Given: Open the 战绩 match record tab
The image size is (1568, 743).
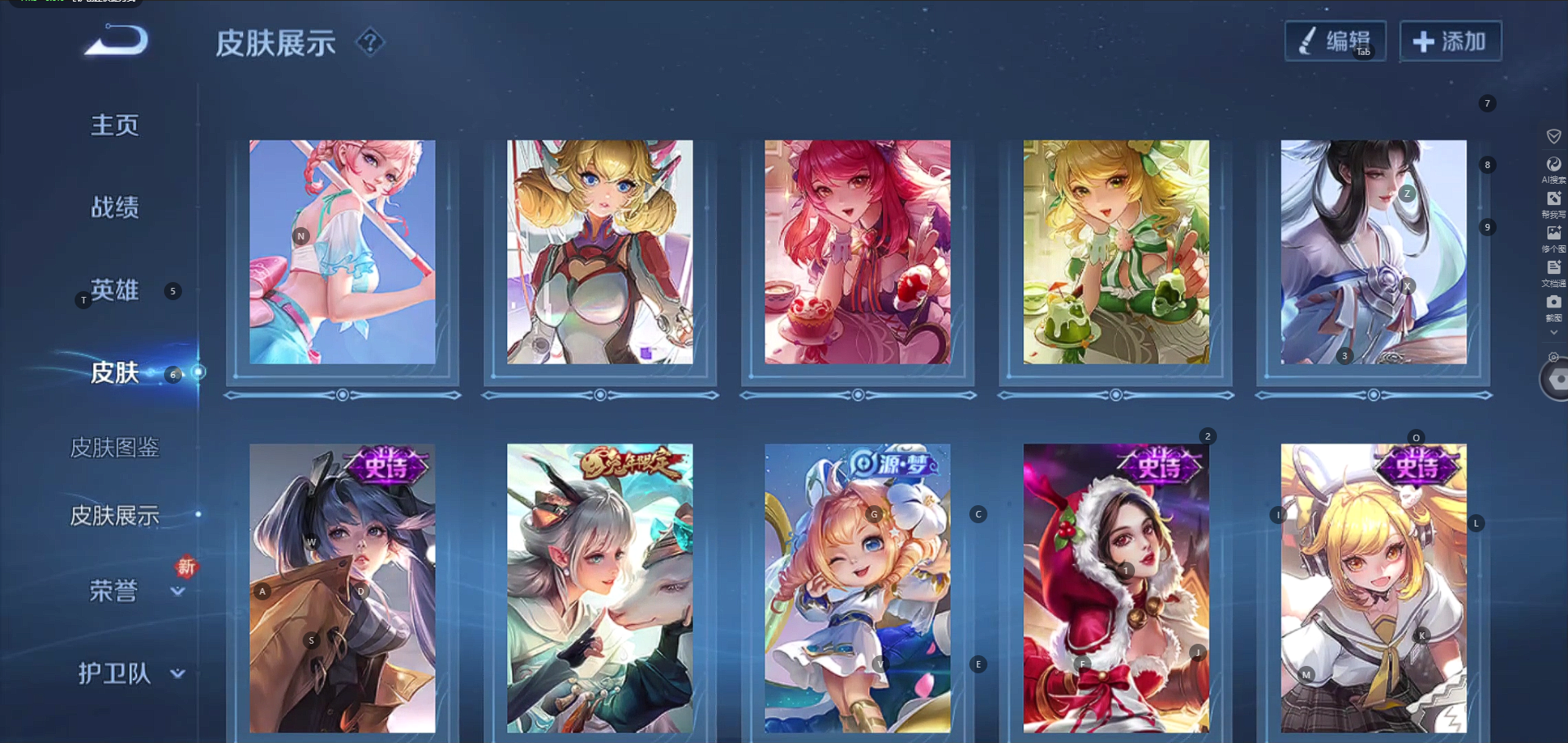Looking at the screenshot, I should pos(115,207).
